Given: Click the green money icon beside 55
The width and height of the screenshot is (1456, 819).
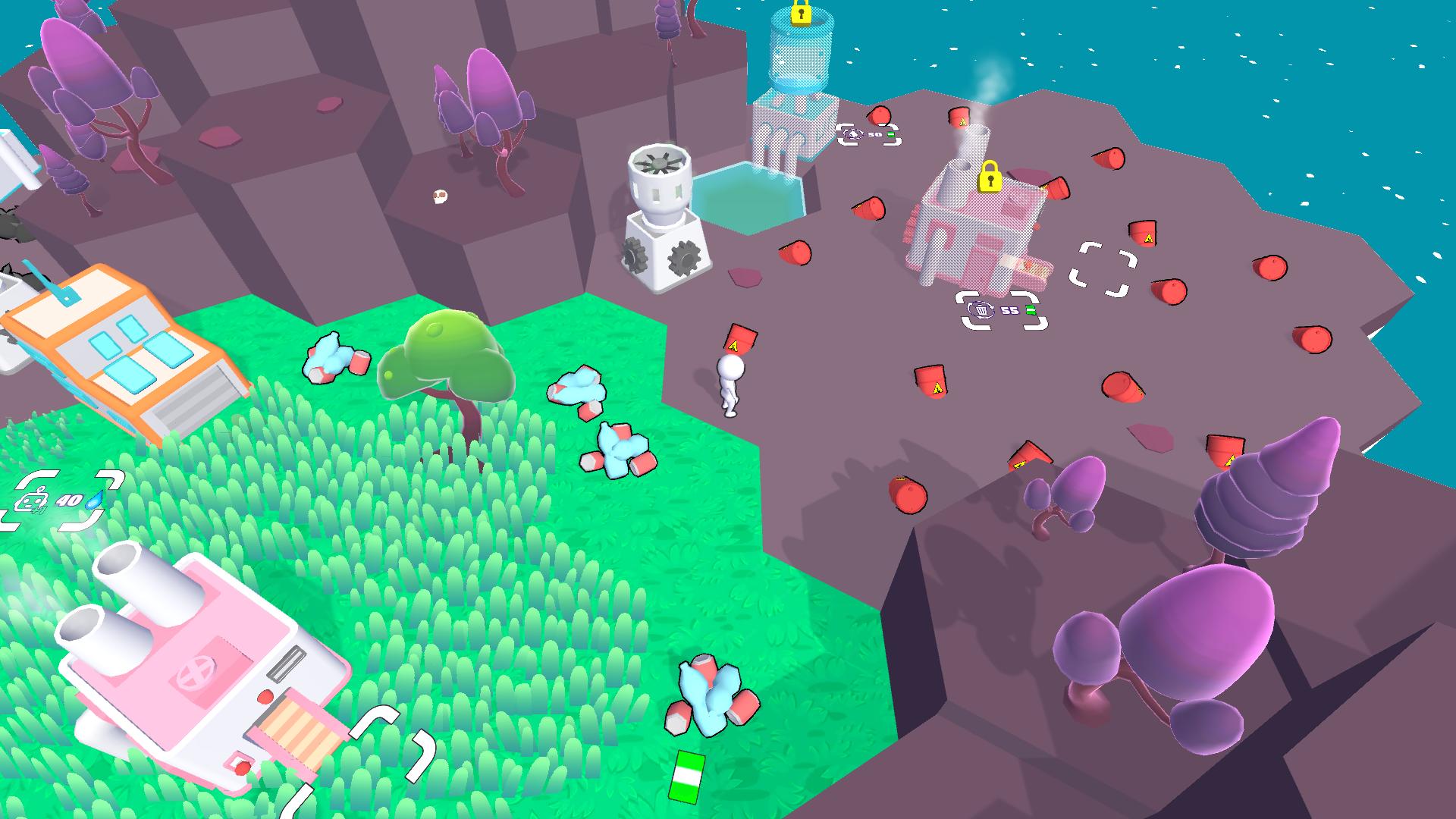Looking at the screenshot, I should click(x=1031, y=311).
